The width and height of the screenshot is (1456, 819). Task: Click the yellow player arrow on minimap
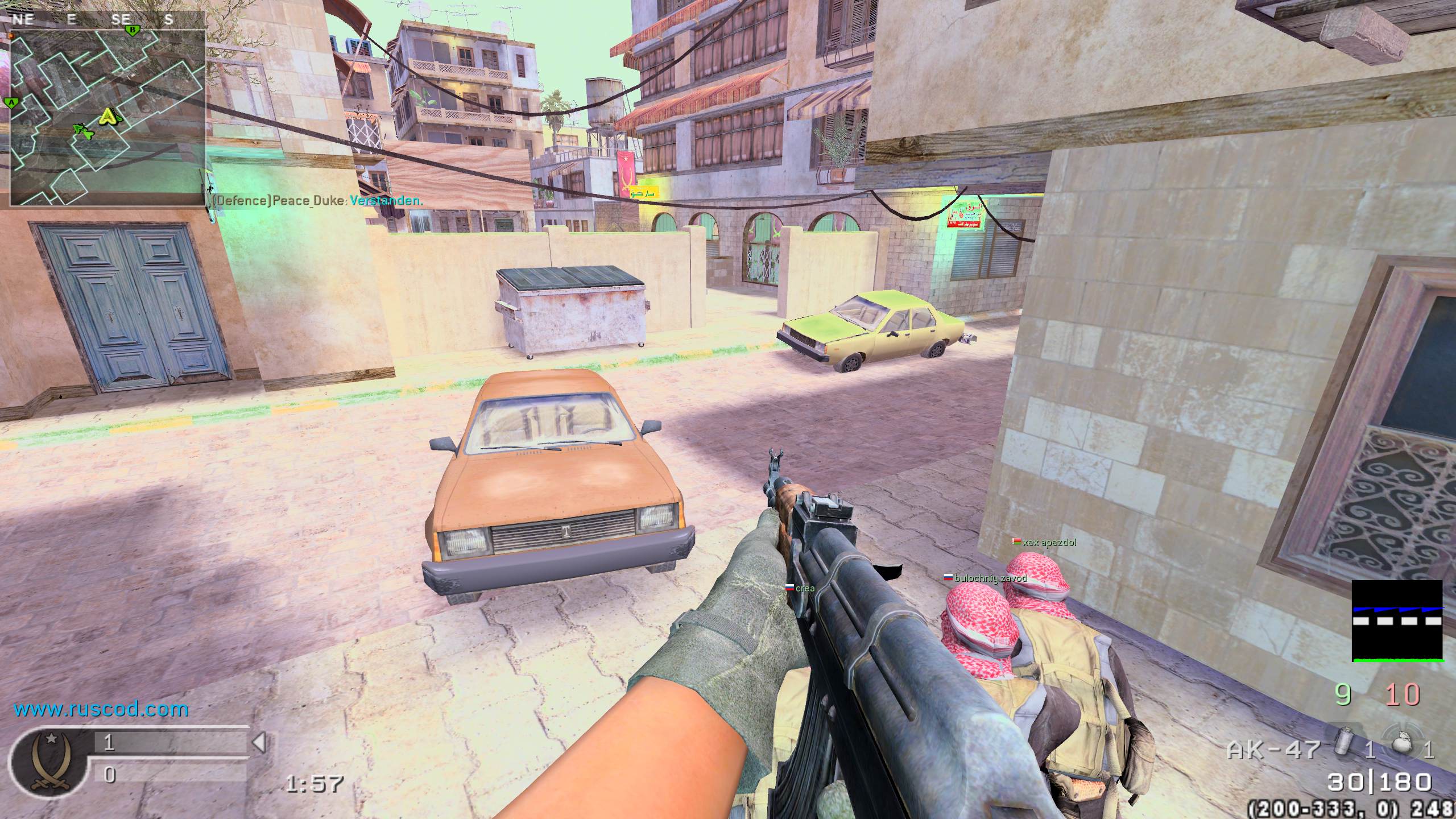tap(109, 117)
